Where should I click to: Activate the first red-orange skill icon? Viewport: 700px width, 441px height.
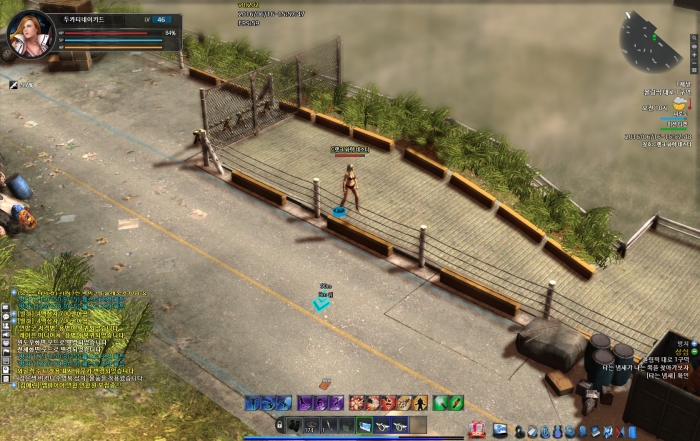point(357,403)
